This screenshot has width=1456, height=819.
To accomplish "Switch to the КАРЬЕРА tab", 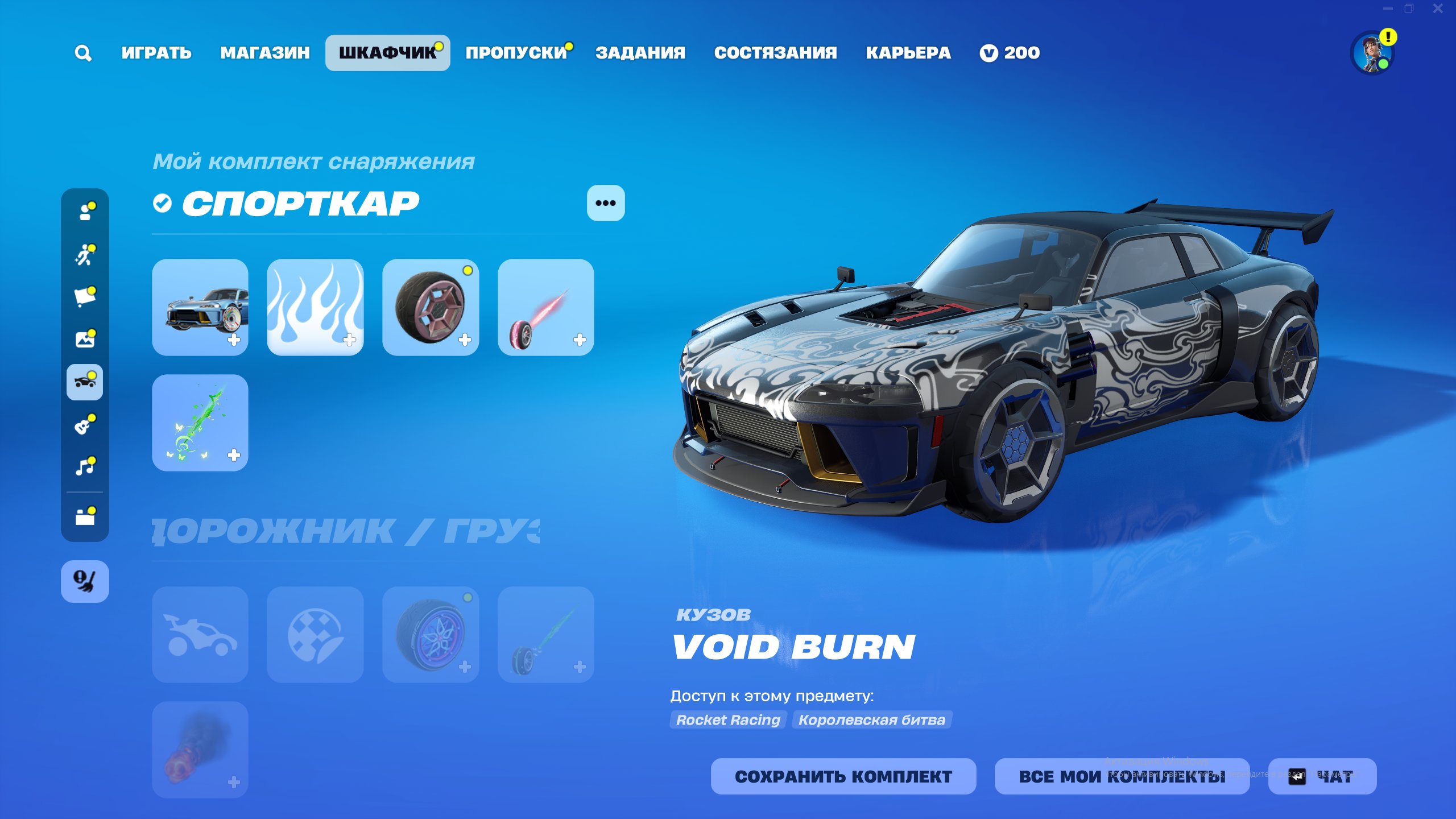I will point(908,53).
